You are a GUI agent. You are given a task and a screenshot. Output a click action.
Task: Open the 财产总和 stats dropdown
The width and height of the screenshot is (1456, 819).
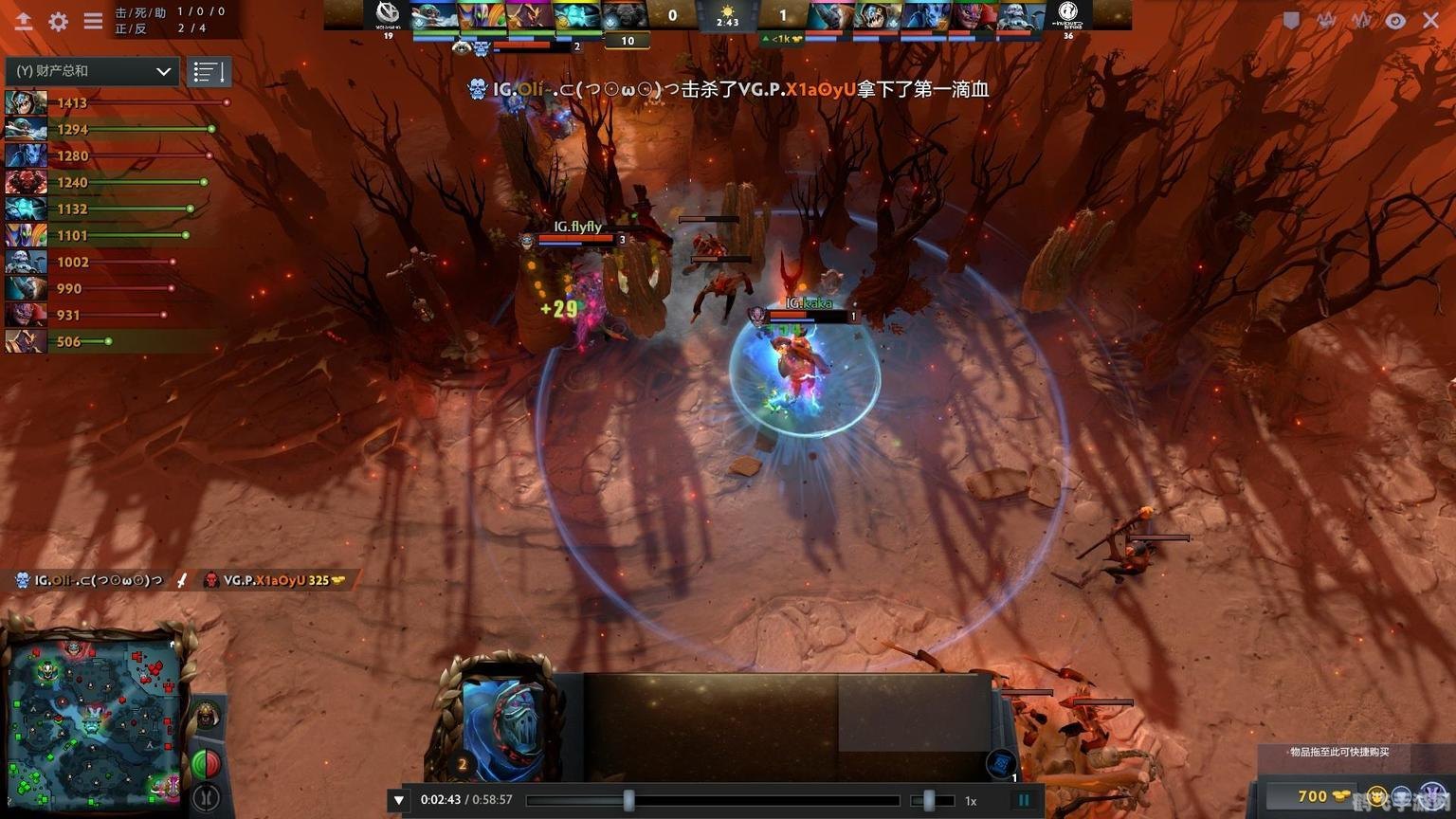92,71
